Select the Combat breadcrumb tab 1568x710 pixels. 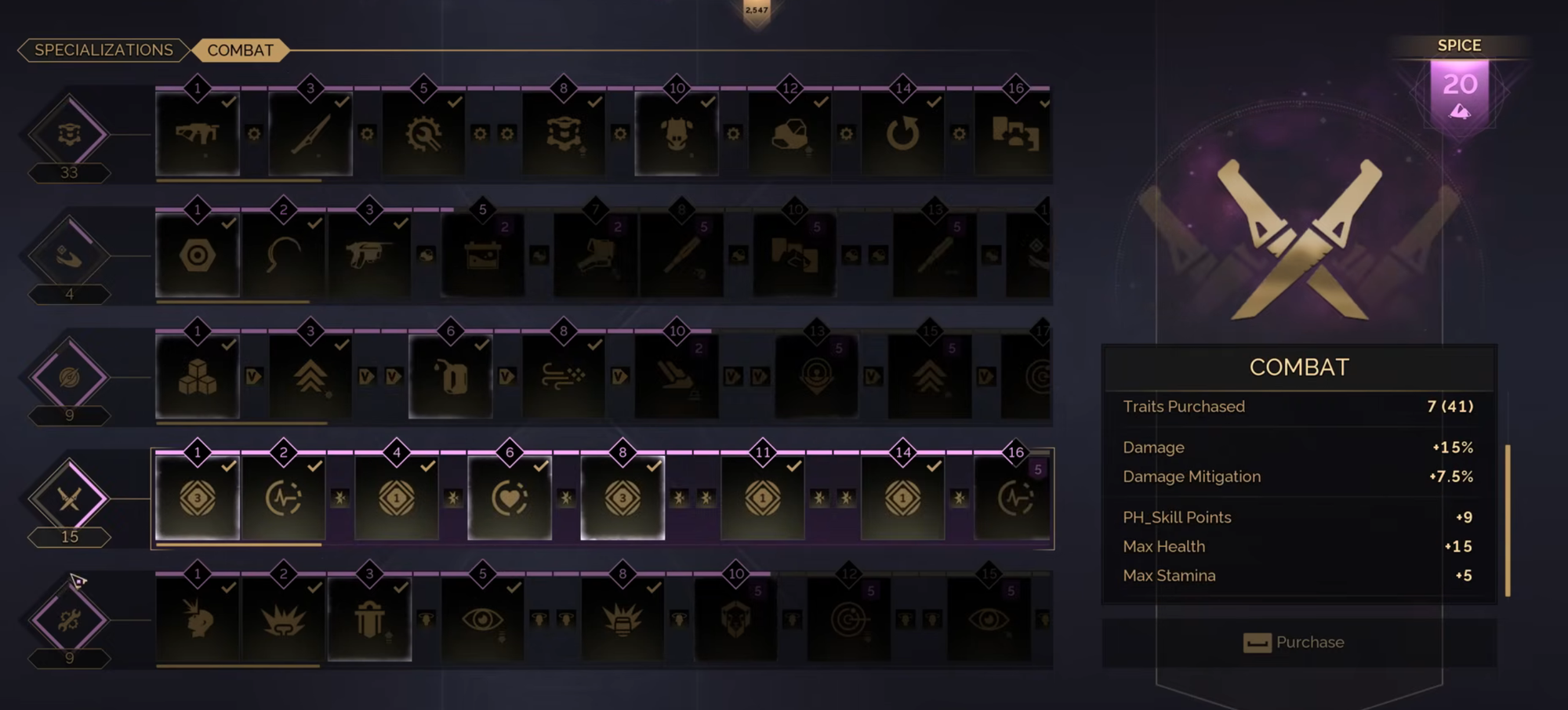point(240,50)
